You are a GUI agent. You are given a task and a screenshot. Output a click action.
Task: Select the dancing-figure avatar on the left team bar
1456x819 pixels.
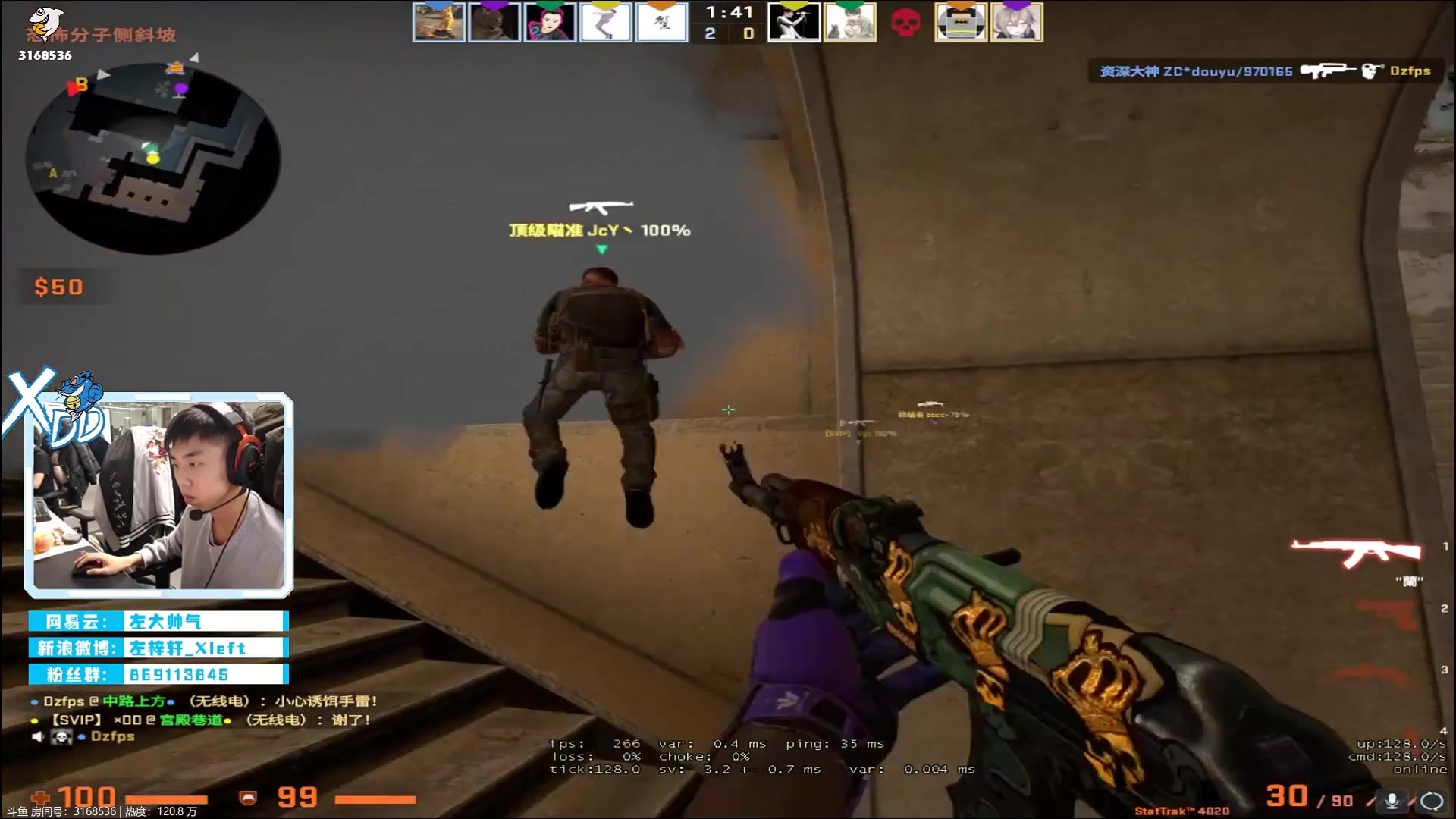click(x=605, y=22)
